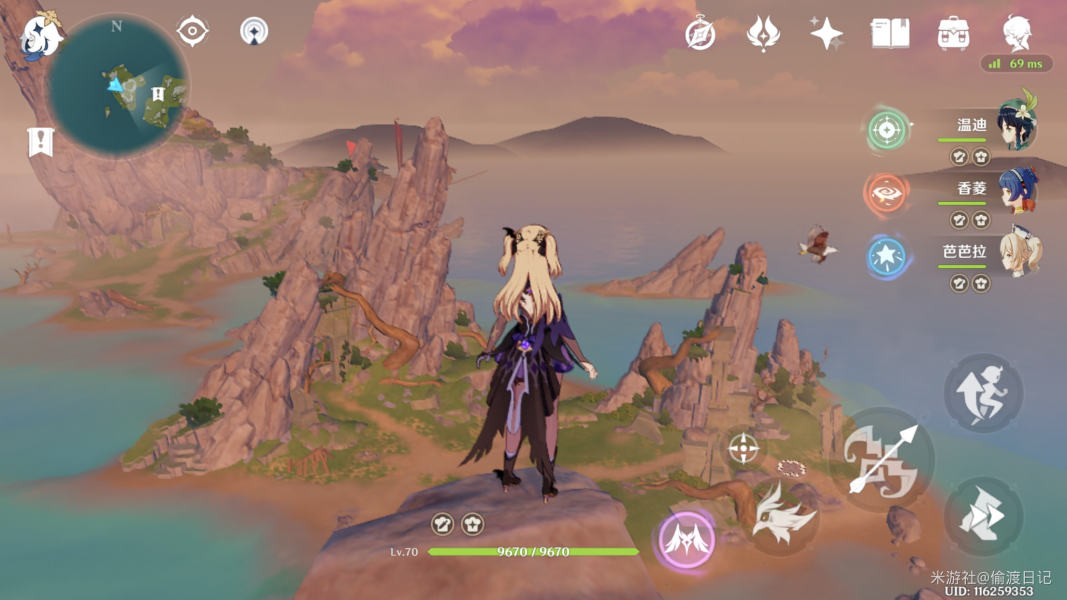
Task: Open the adventurer handbook
Action: [x=889, y=34]
